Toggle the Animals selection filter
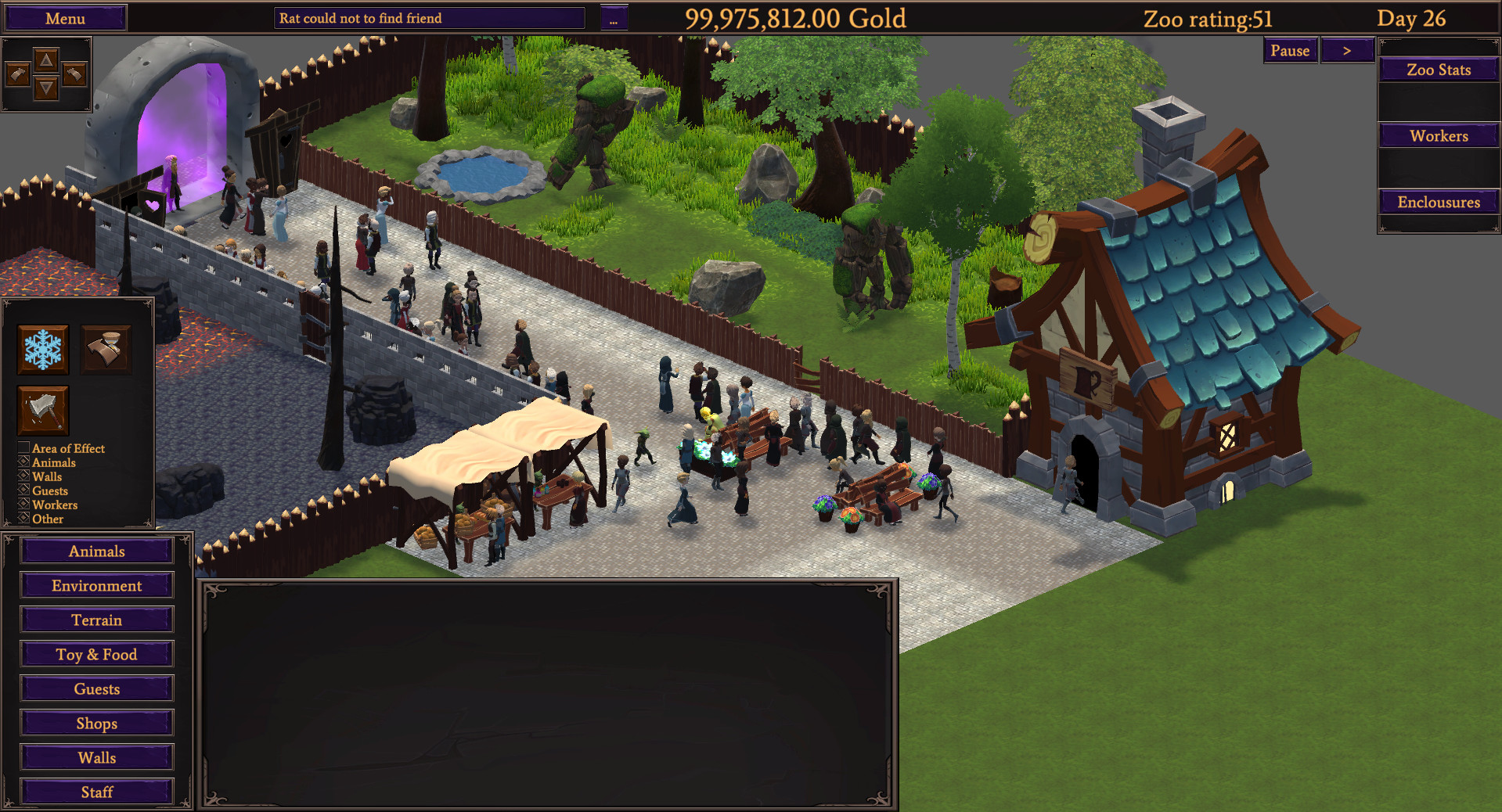Viewport: 1502px width, 812px height. coord(23,462)
